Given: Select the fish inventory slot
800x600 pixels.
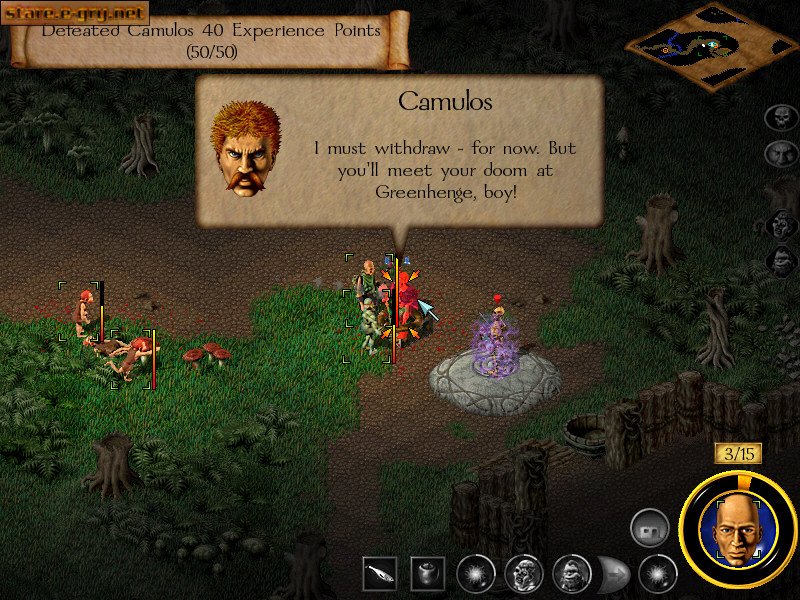Looking at the screenshot, I should [378, 573].
